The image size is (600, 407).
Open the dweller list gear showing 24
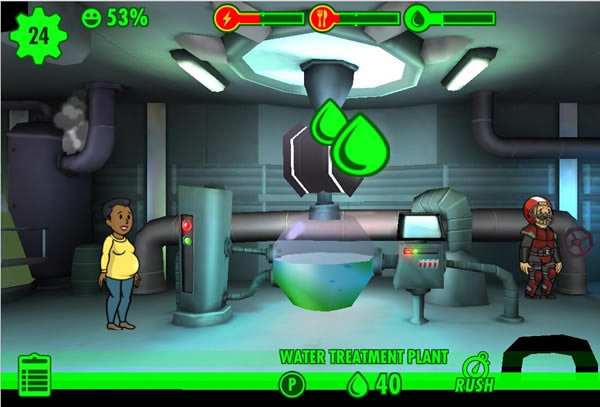coord(38,37)
